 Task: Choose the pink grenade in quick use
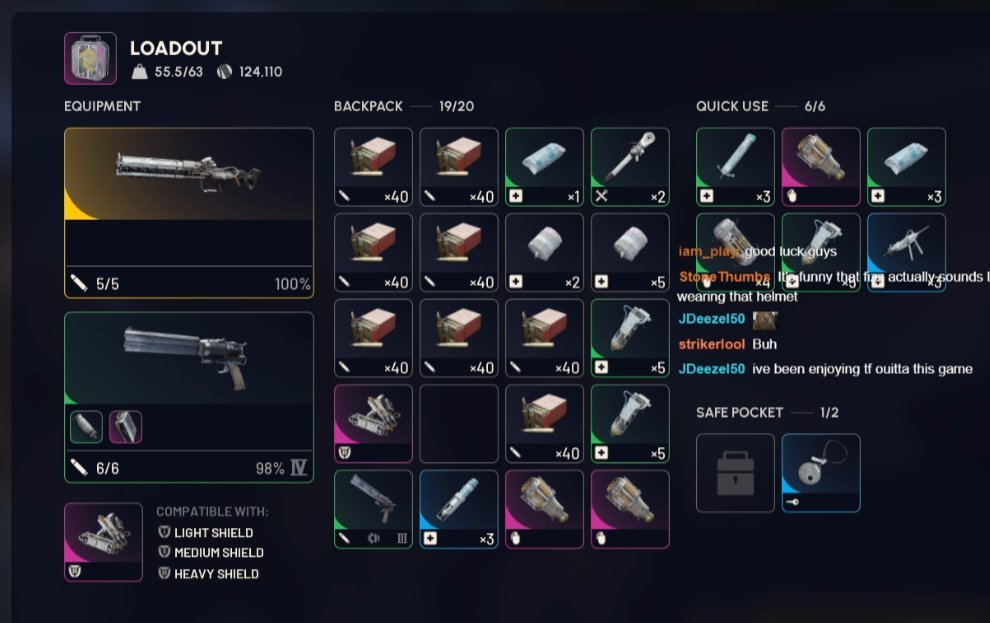[821, 166]
